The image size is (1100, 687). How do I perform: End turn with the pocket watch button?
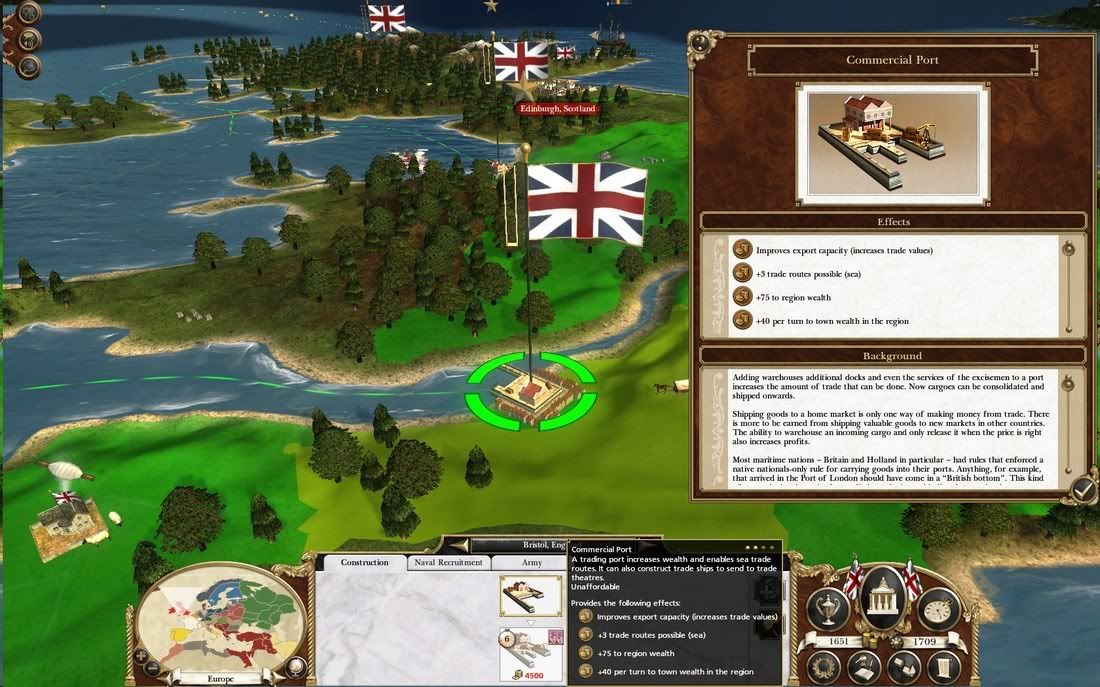tap(938, 609)
